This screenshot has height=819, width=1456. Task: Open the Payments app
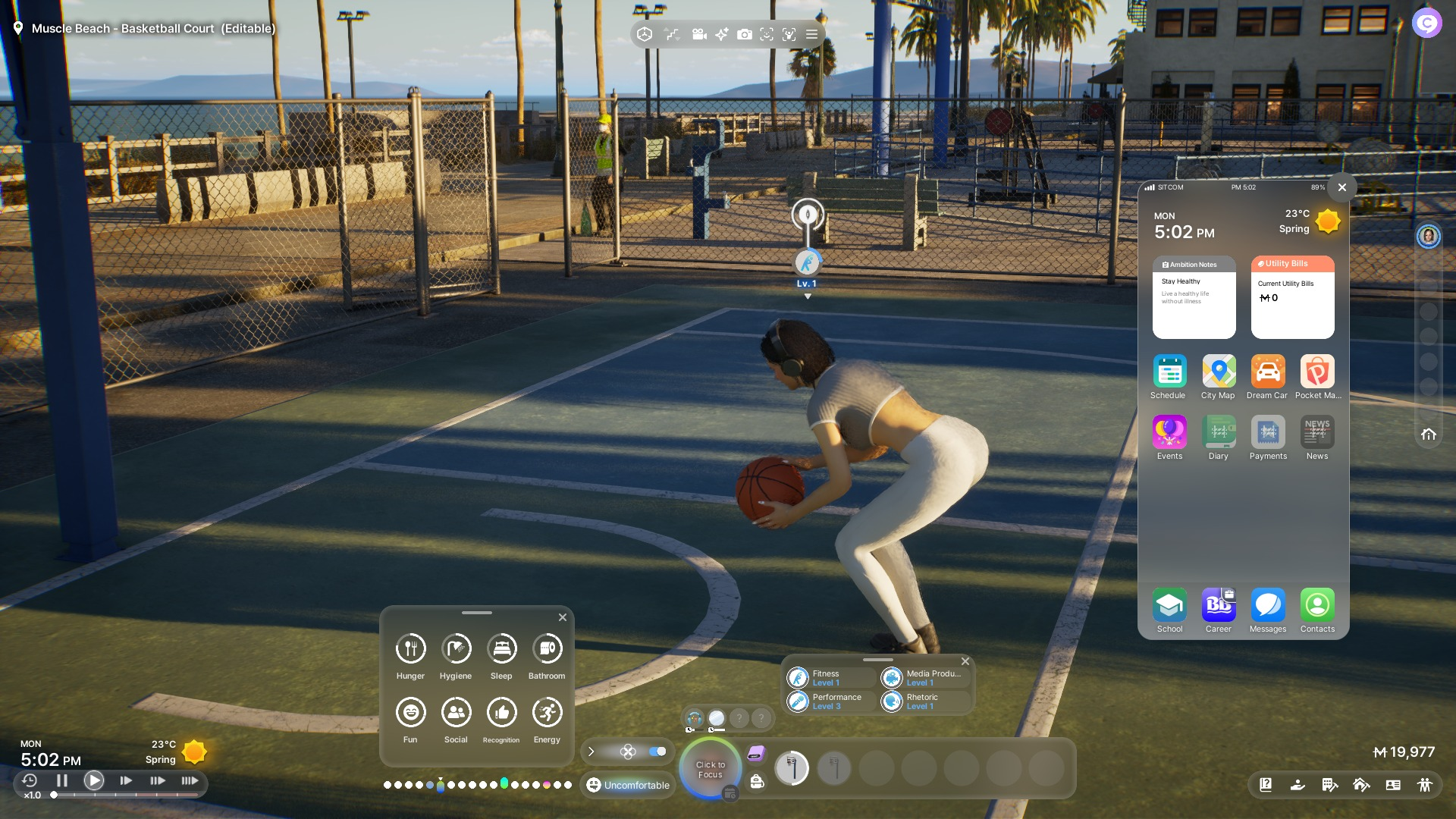pyautogui.click(x=1268, y=433)
